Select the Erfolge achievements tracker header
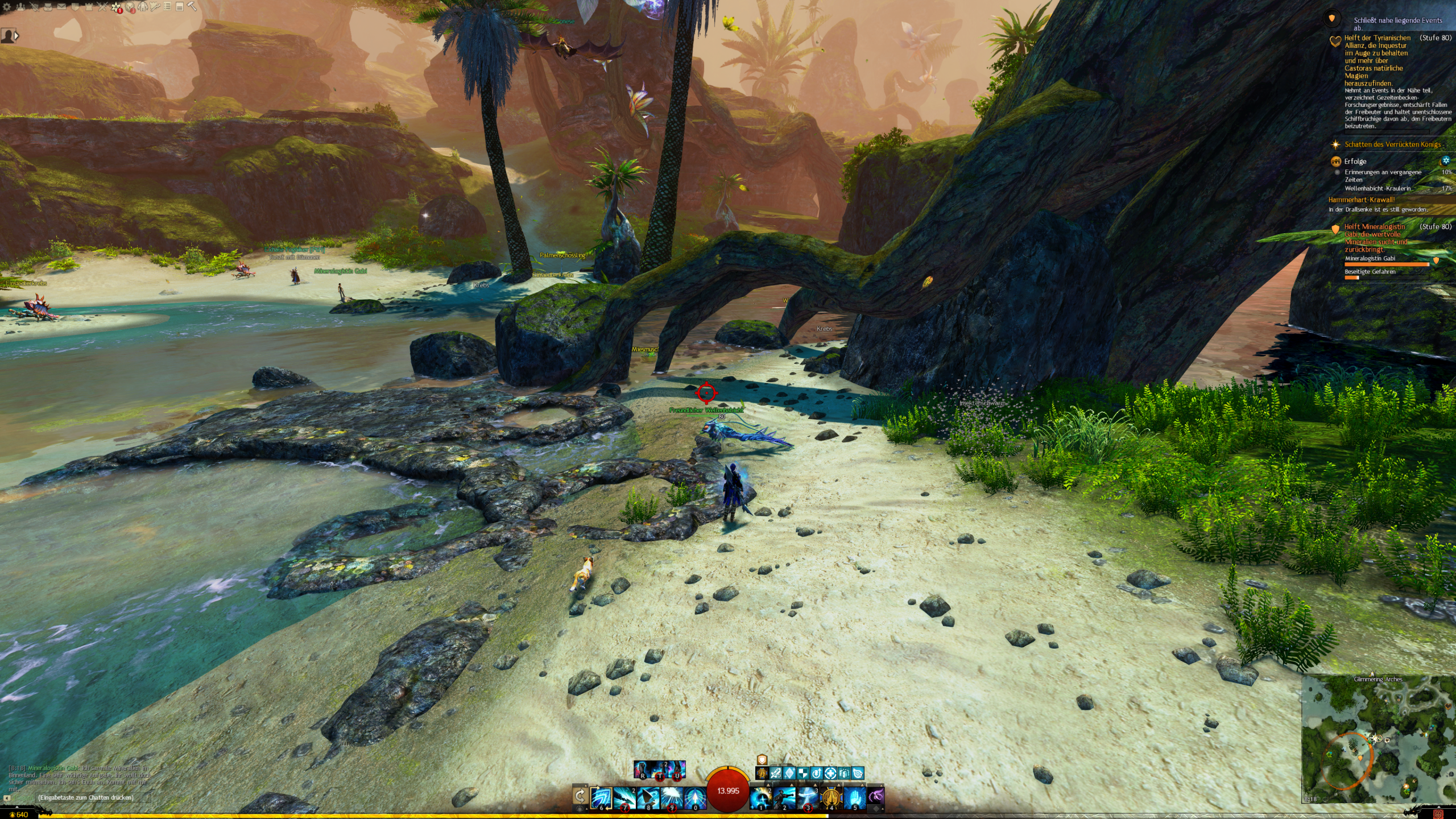1456x819 pixels. (x=1355, y=162)
